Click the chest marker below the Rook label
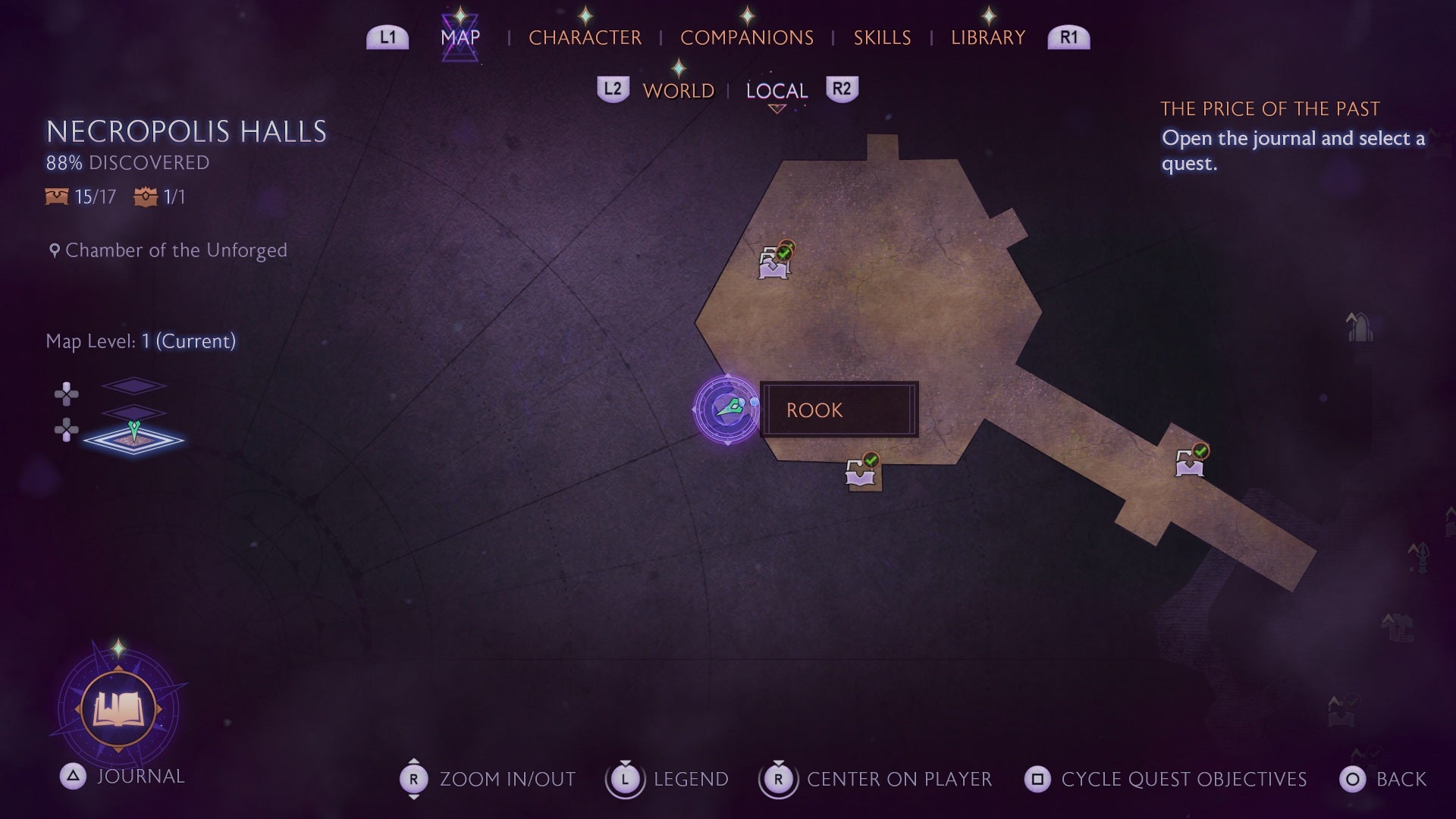Image resolution: width=1456 pixels, height=819 pixels. click(x=861, y=471)
